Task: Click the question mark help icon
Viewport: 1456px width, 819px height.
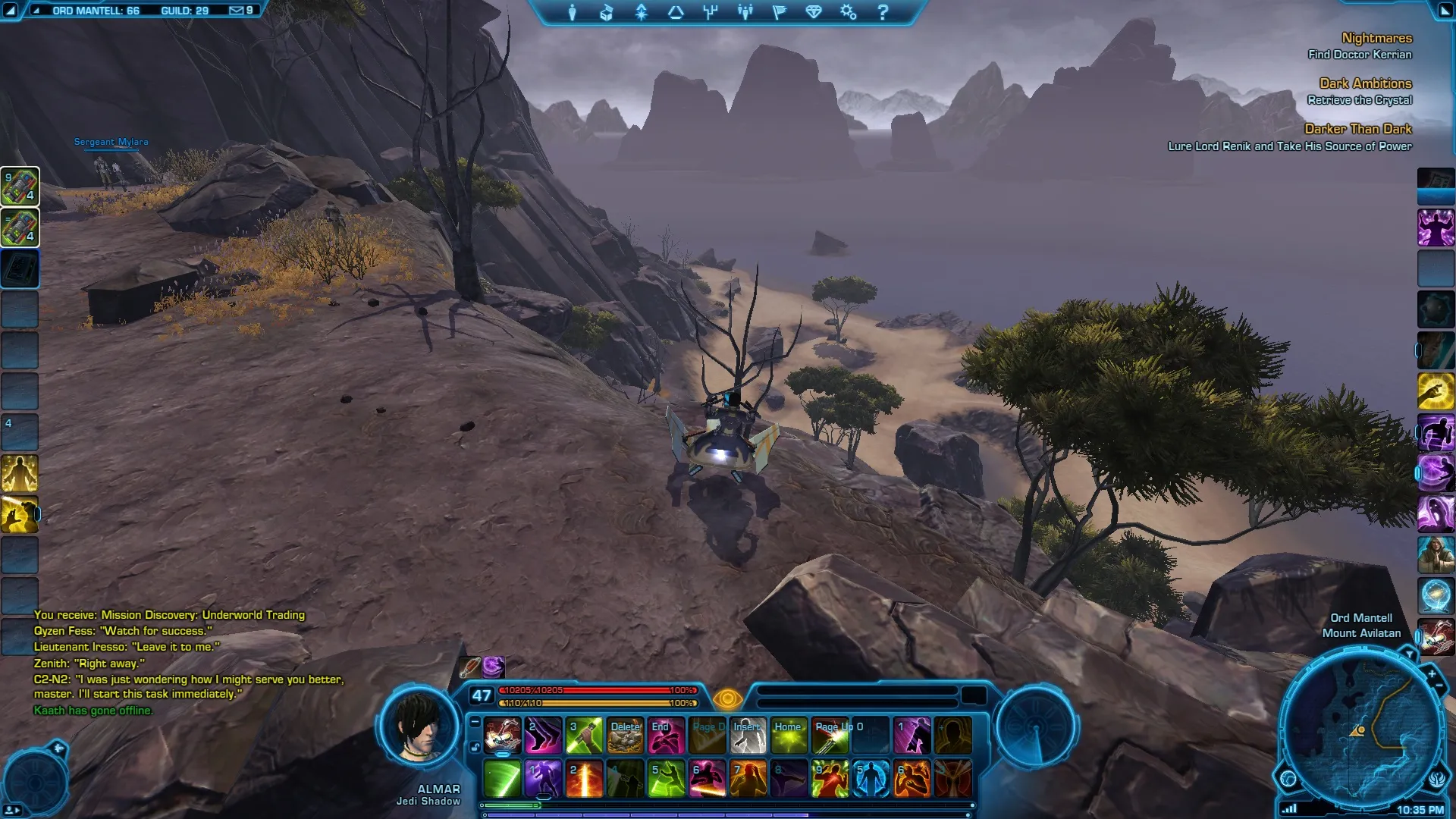Action: 883,12
